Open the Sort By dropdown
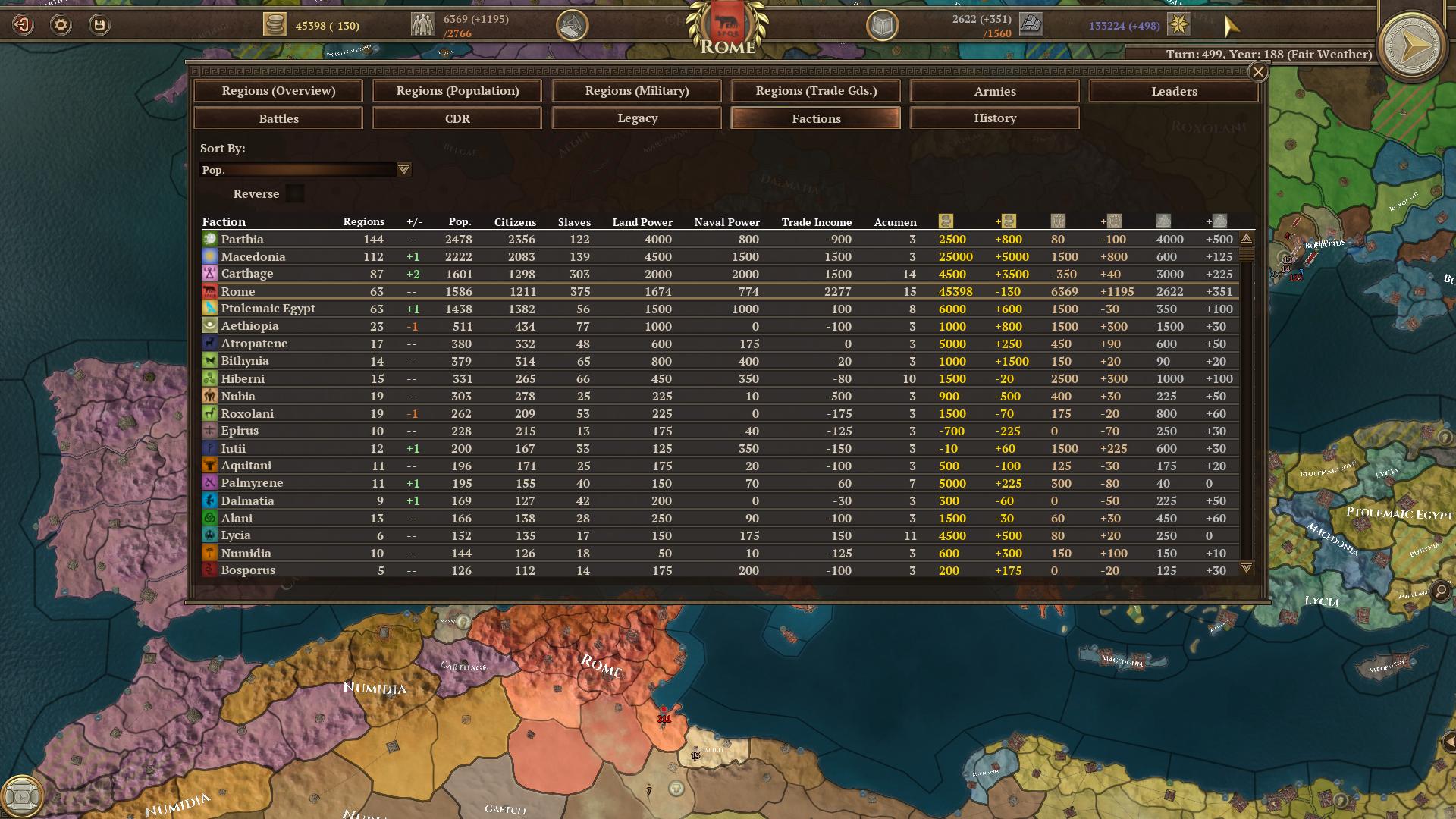This screenshot has height=819, width=1456. [403, 170]
